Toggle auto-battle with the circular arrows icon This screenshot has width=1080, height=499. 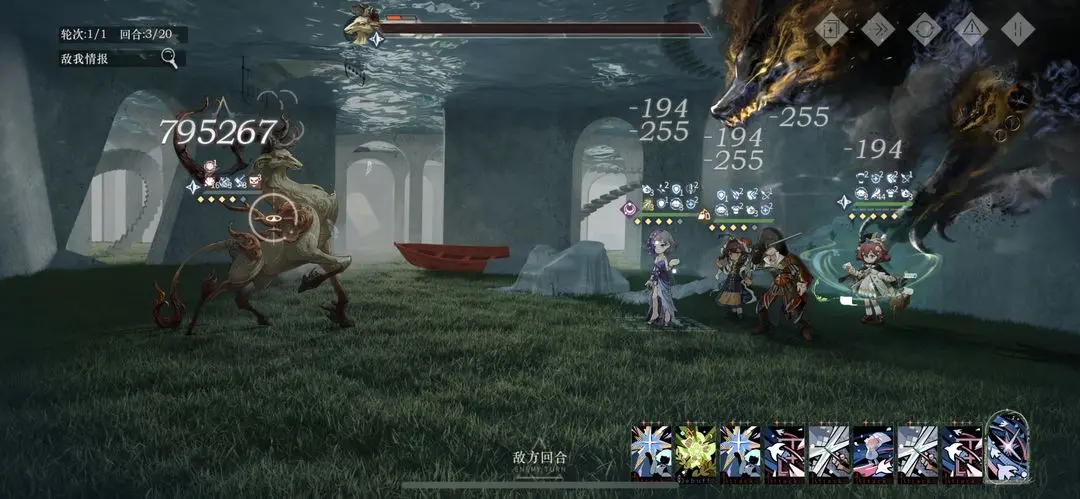(x=923, y=29)
